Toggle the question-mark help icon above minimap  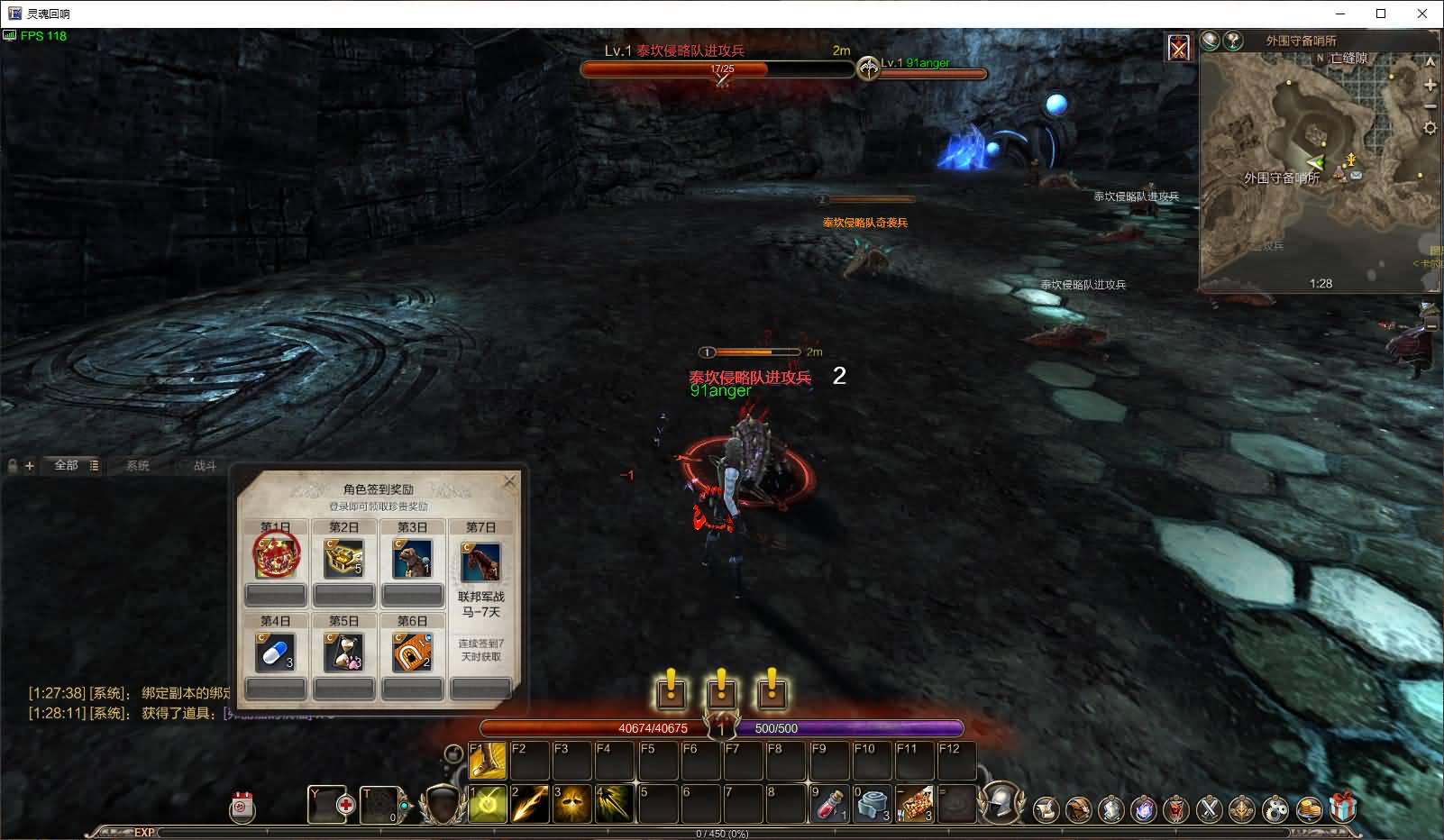click(1232, 41)
